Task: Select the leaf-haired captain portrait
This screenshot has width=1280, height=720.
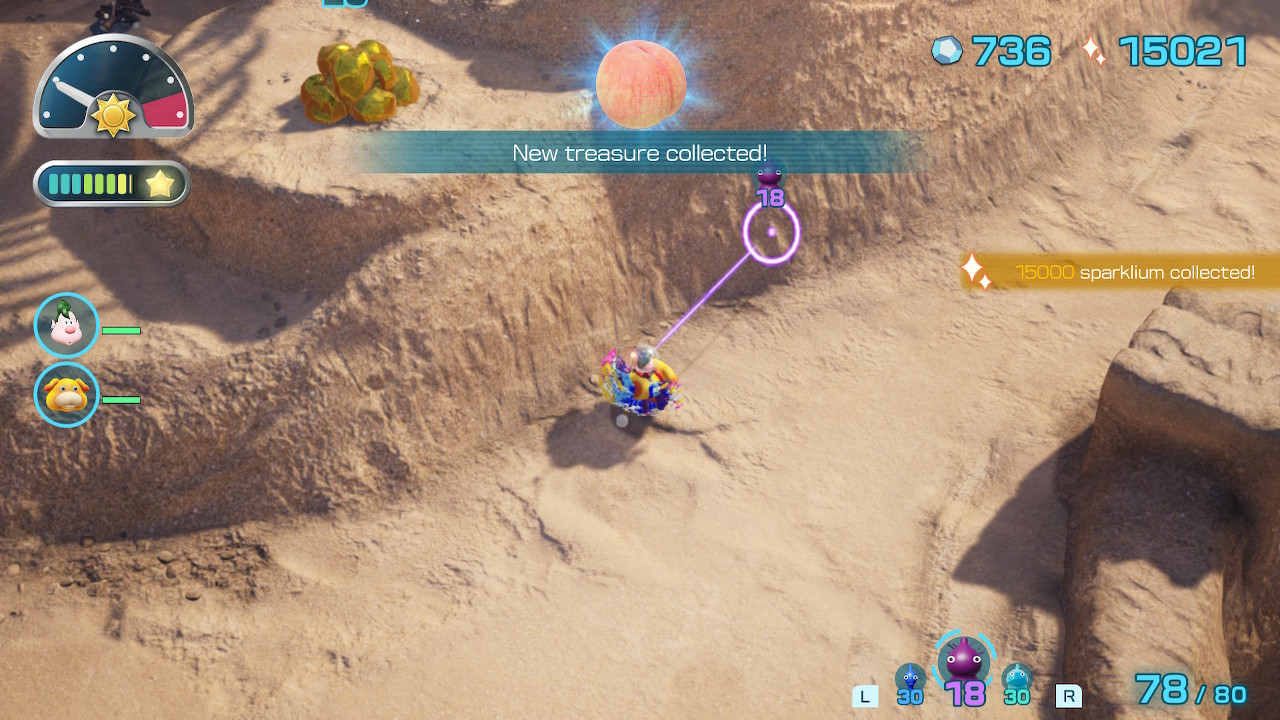Action: click(67, 325)
